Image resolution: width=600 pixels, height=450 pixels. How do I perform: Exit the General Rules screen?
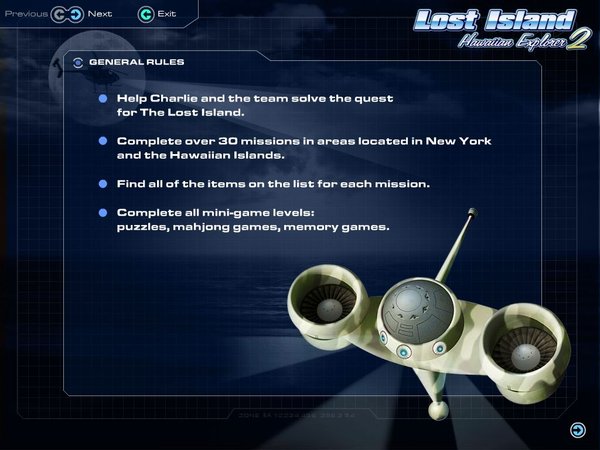click(x=146, y=15)
